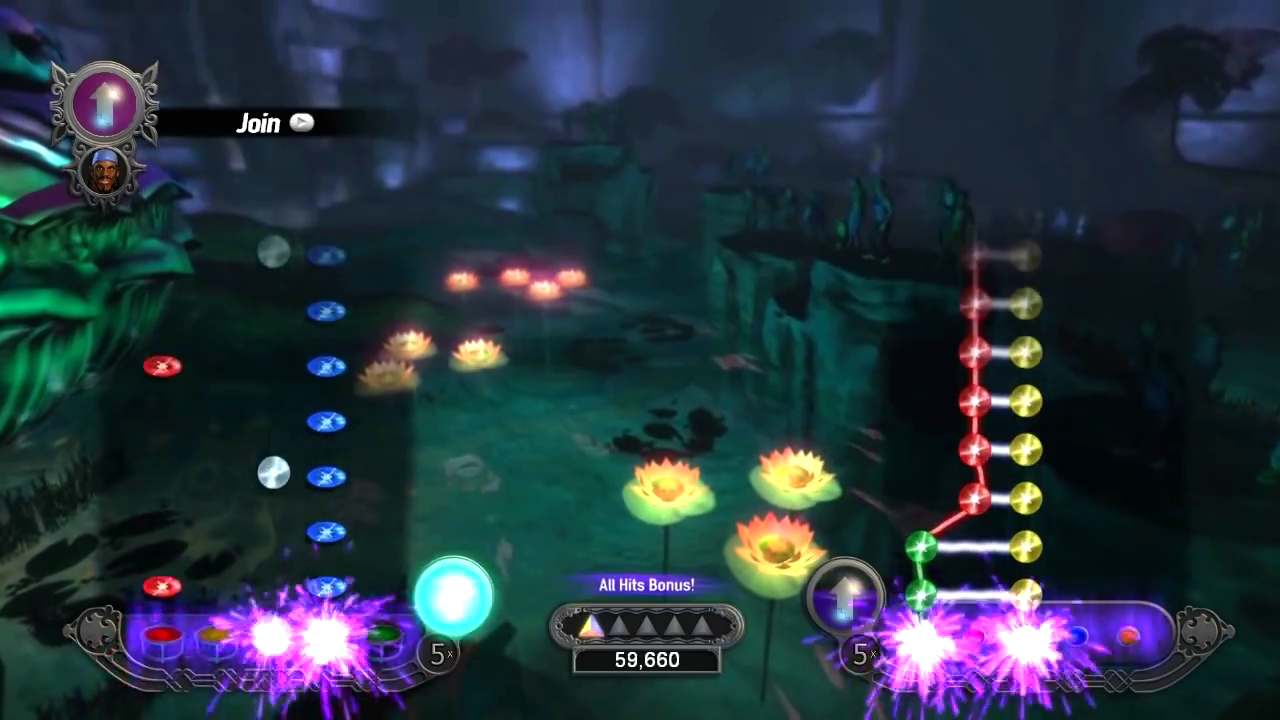Click the 59,660 score display
1280x720 pixels.
coord(647,659)
